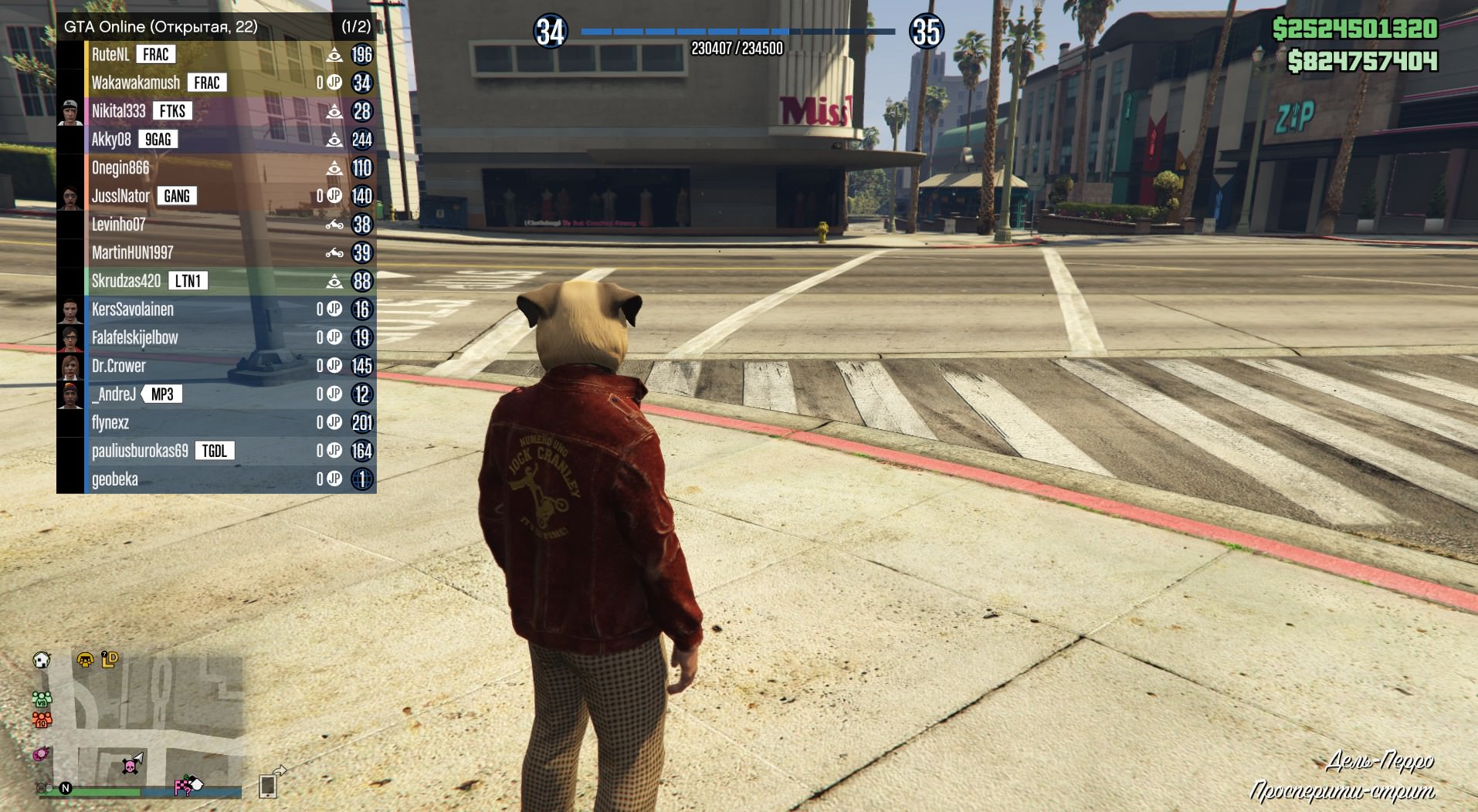Select the _AndreJ player row
The image size is (1478, 812).
coord(114,394)
